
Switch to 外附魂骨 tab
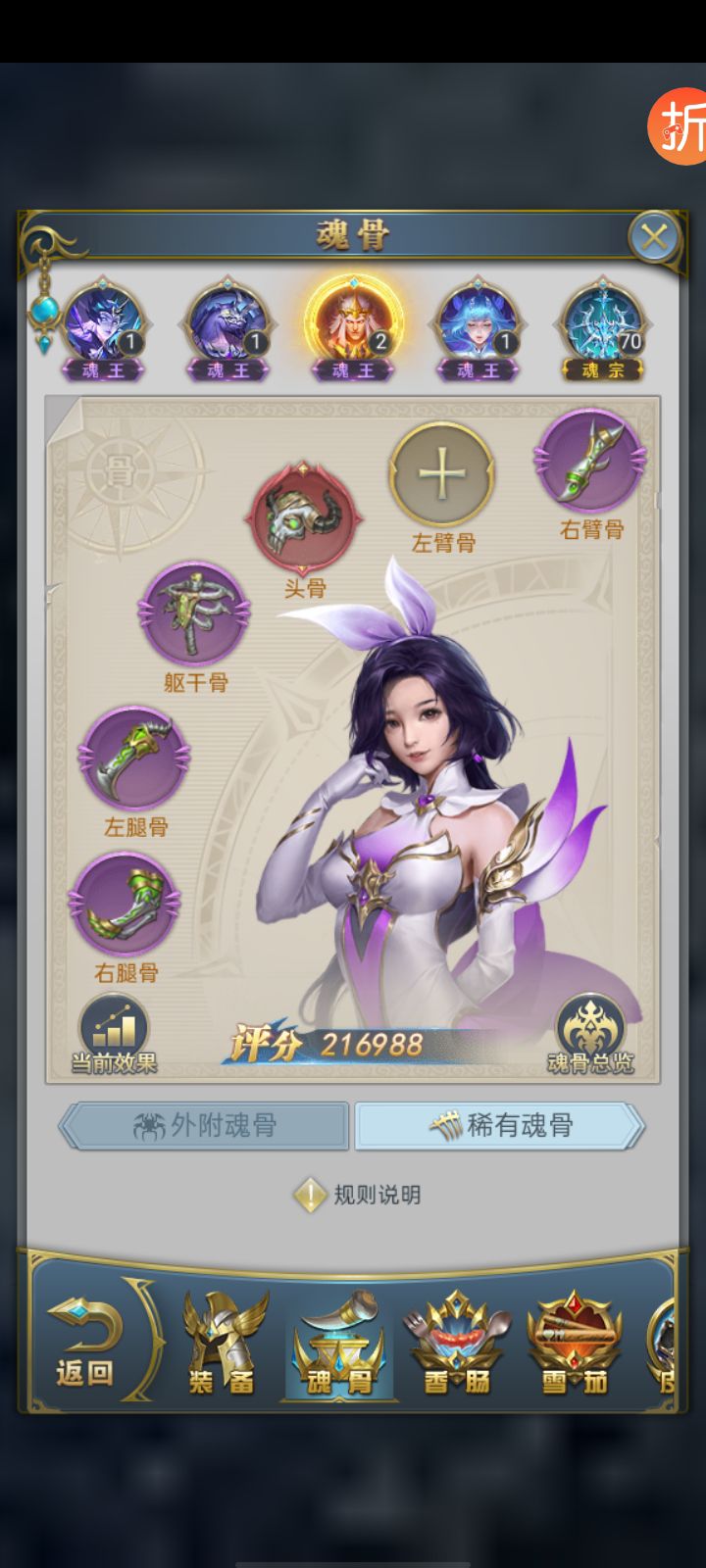pyautogui.click(x=205, y=1126)
